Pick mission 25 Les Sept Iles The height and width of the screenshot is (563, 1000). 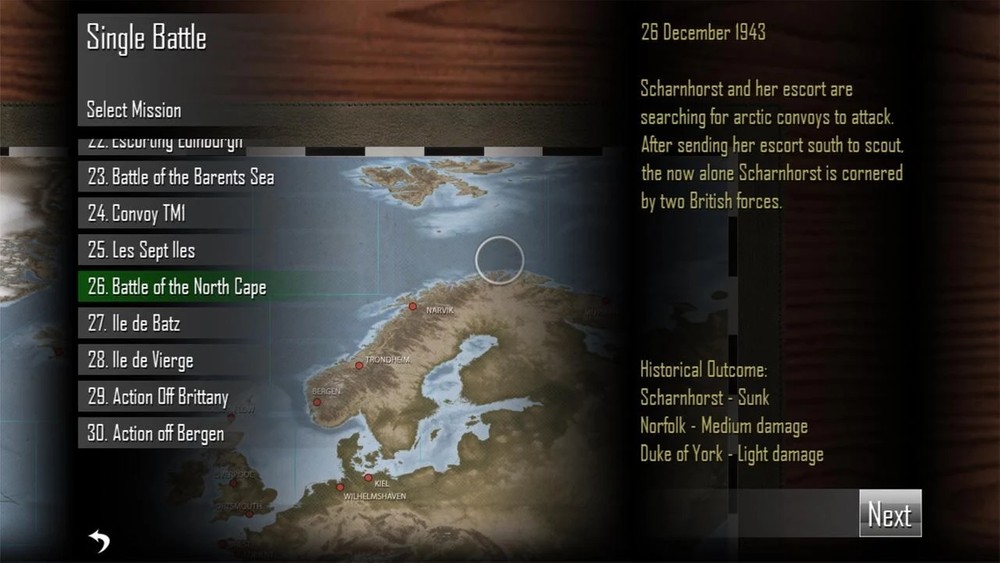141,250
